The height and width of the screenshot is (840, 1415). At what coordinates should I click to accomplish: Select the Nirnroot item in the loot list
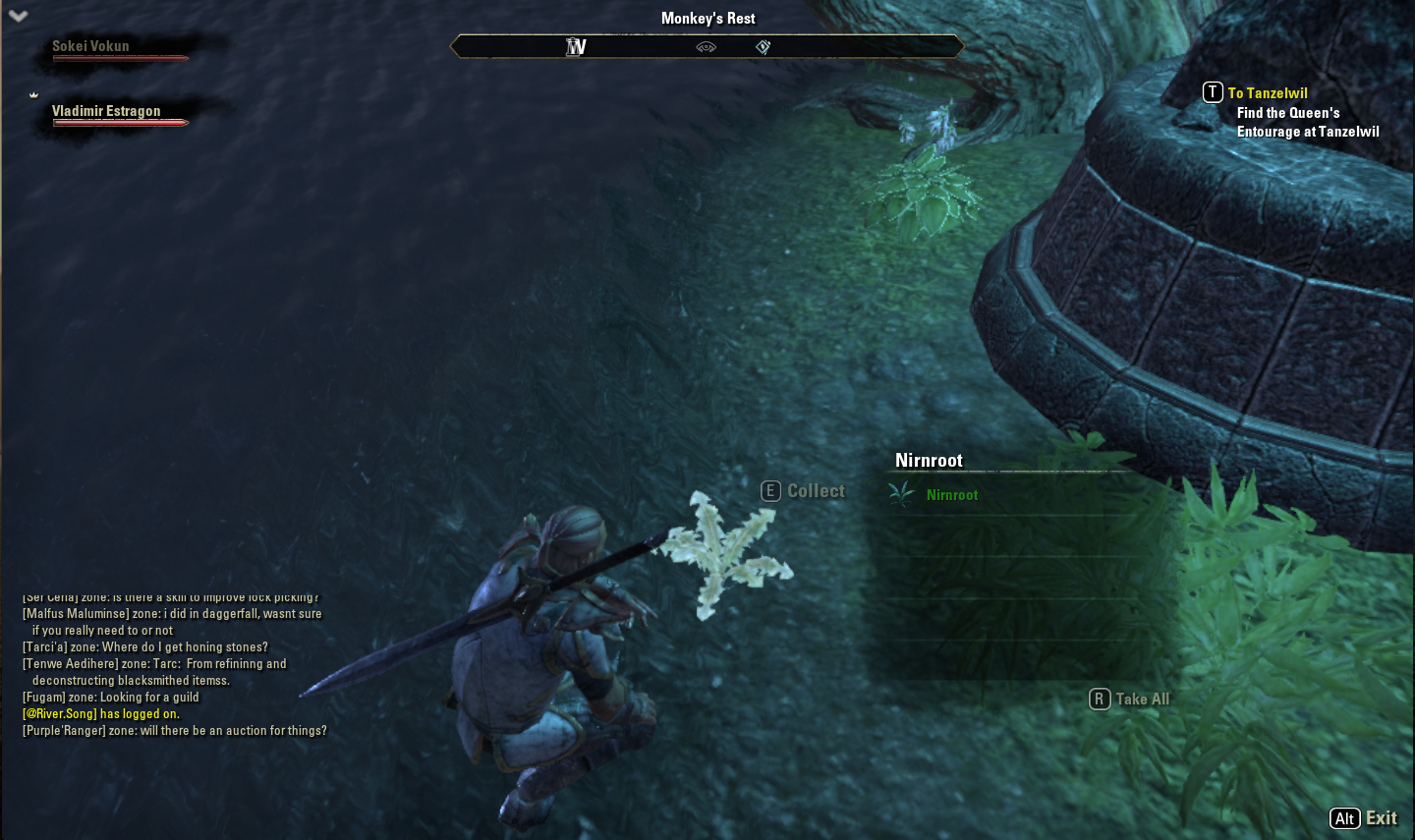coord(951,495)
